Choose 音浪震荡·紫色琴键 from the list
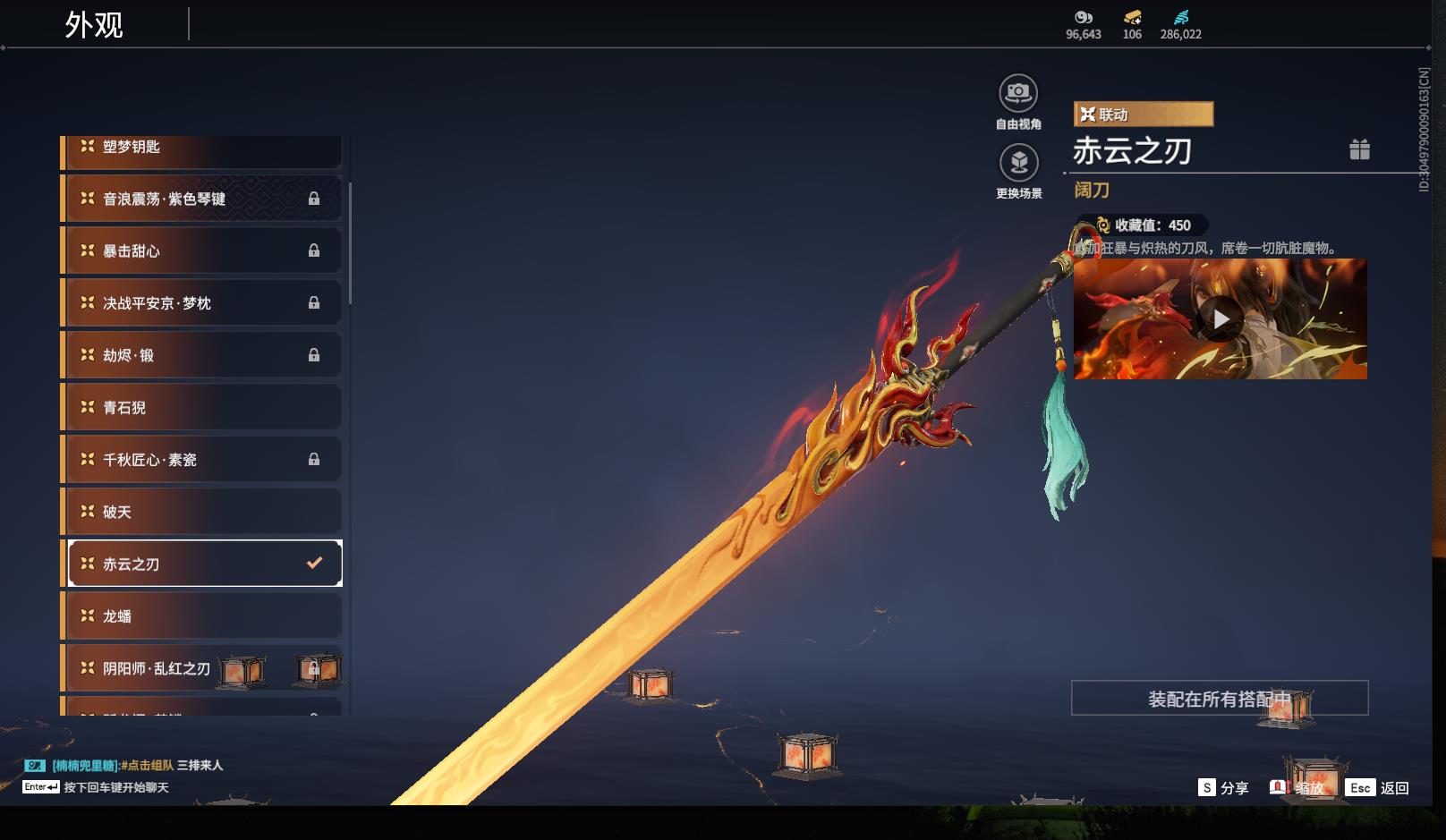The height and width of the screenshot is (840, 1446). pos(203,199)
